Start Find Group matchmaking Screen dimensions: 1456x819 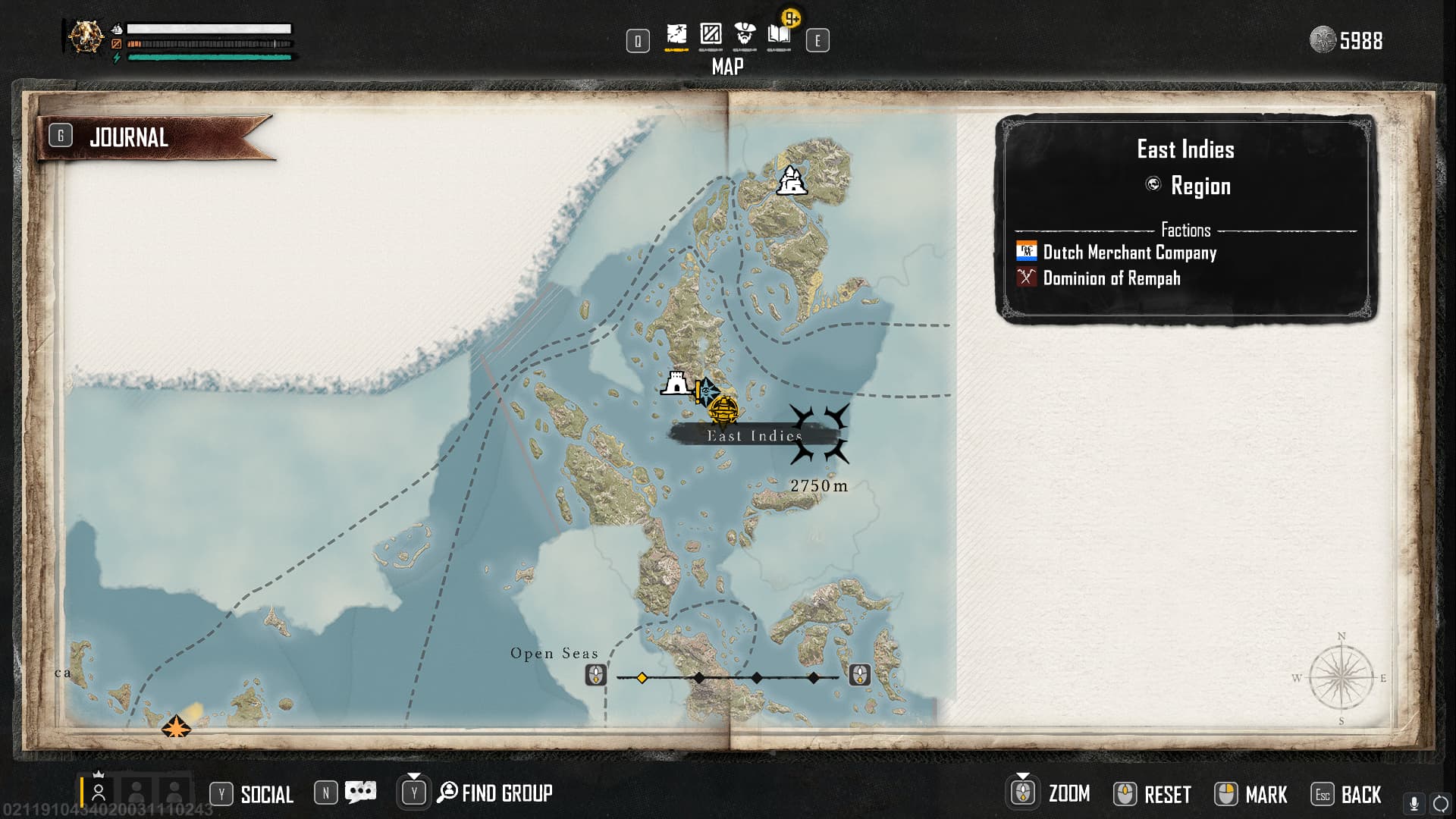pos(506,793)
